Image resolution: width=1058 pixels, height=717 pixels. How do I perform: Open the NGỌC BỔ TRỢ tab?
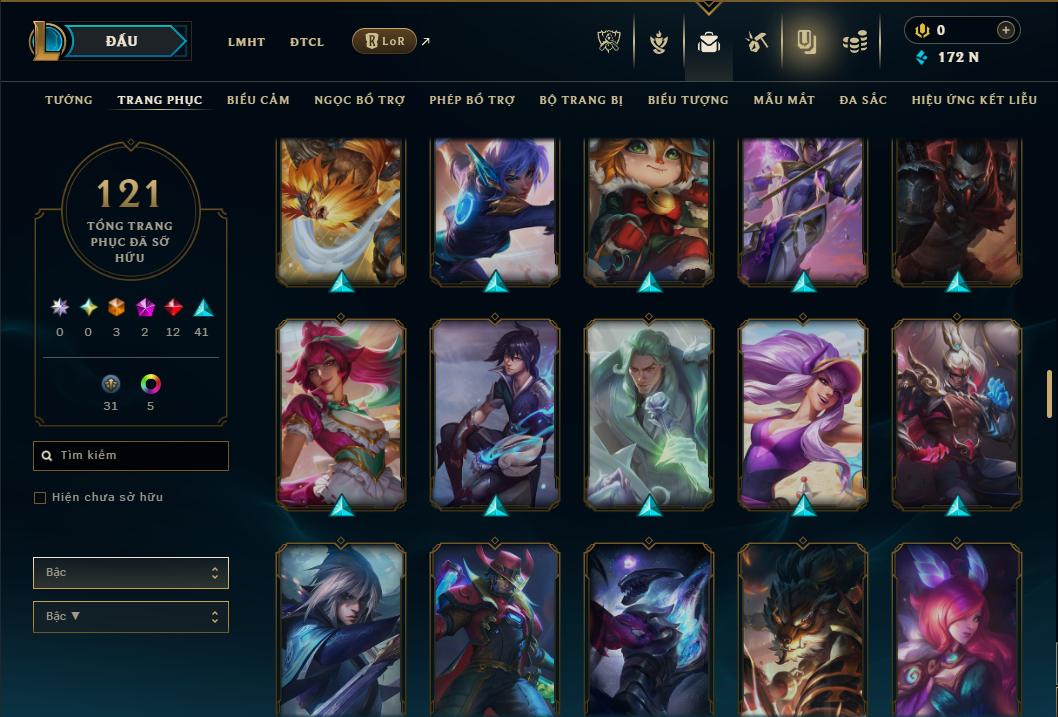click(x=359, y=100)
